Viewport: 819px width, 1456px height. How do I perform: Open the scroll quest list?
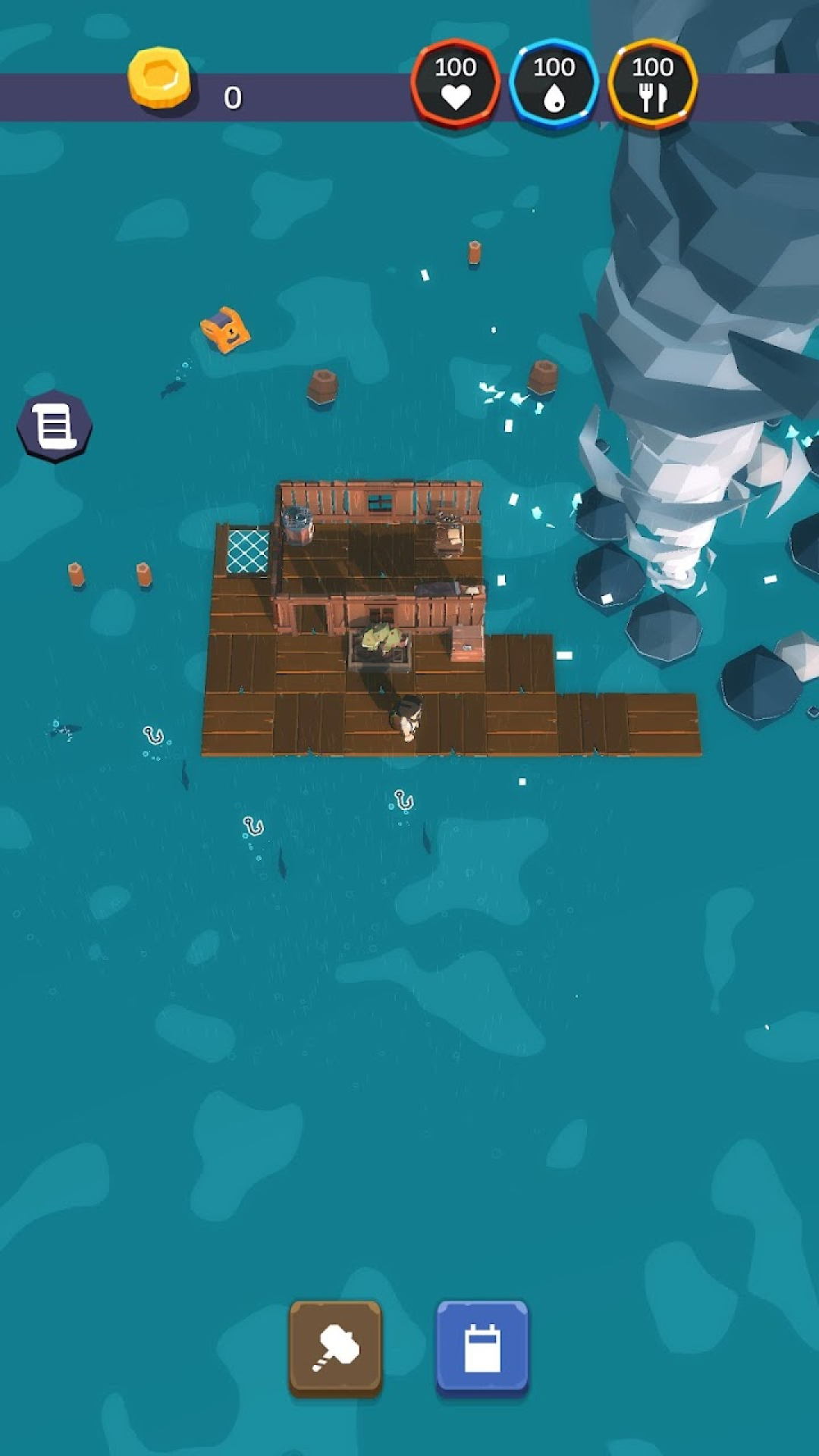pyautogui.click(x=55, y=425)
